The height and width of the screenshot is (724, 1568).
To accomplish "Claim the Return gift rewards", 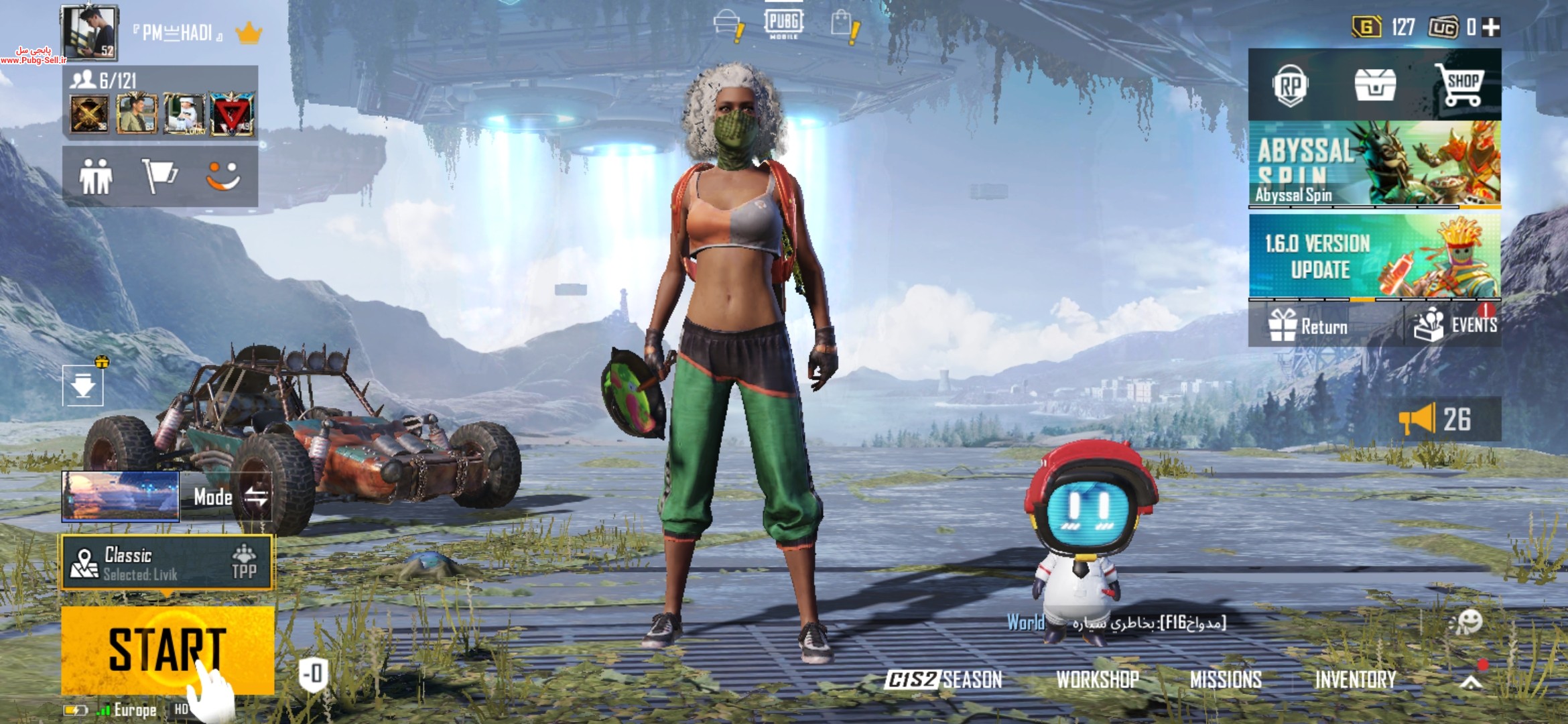I will [x=1308, y=326].
